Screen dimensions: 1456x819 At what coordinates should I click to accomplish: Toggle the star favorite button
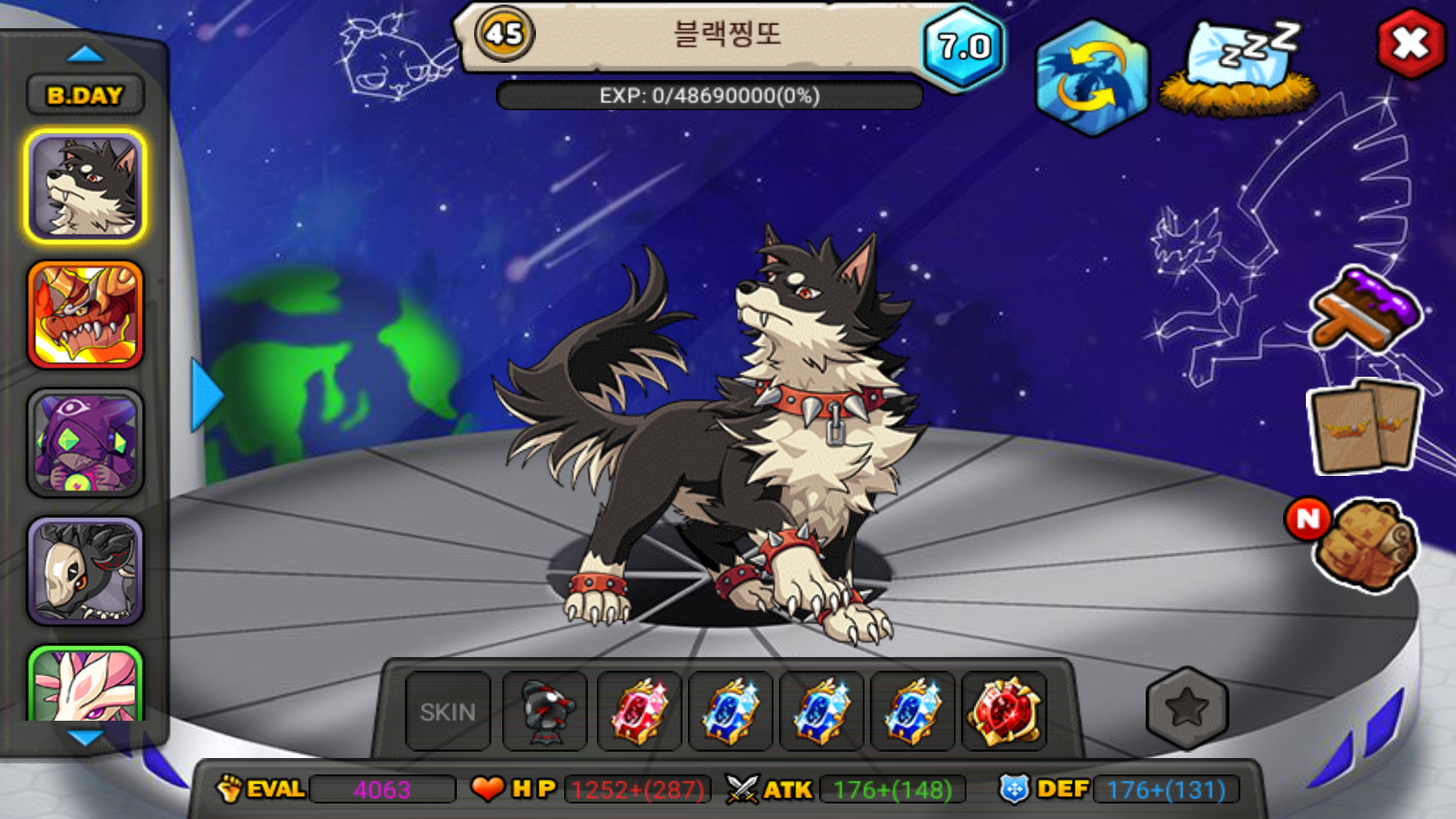(1187, 708)
